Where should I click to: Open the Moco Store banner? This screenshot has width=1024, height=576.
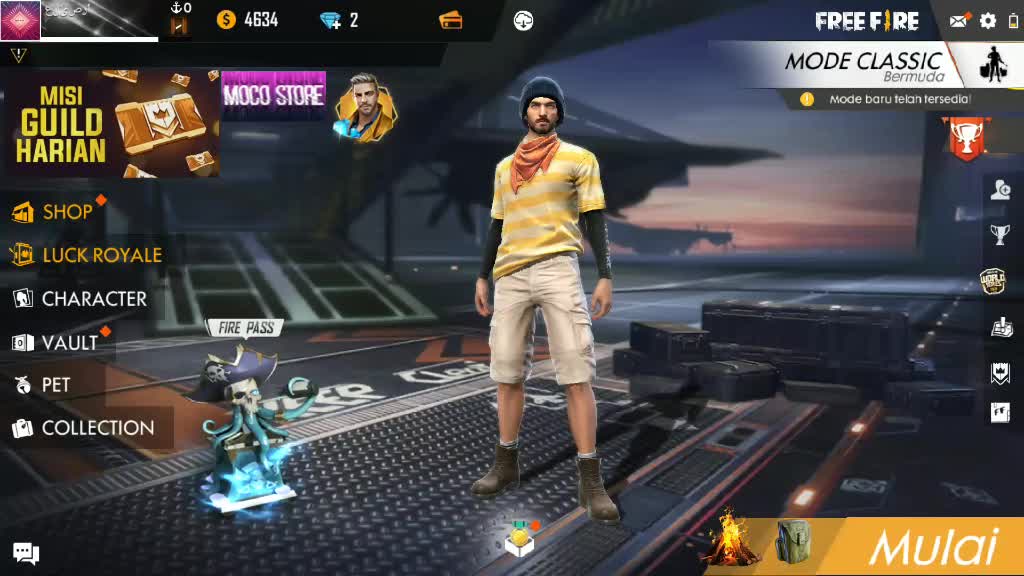273,95
